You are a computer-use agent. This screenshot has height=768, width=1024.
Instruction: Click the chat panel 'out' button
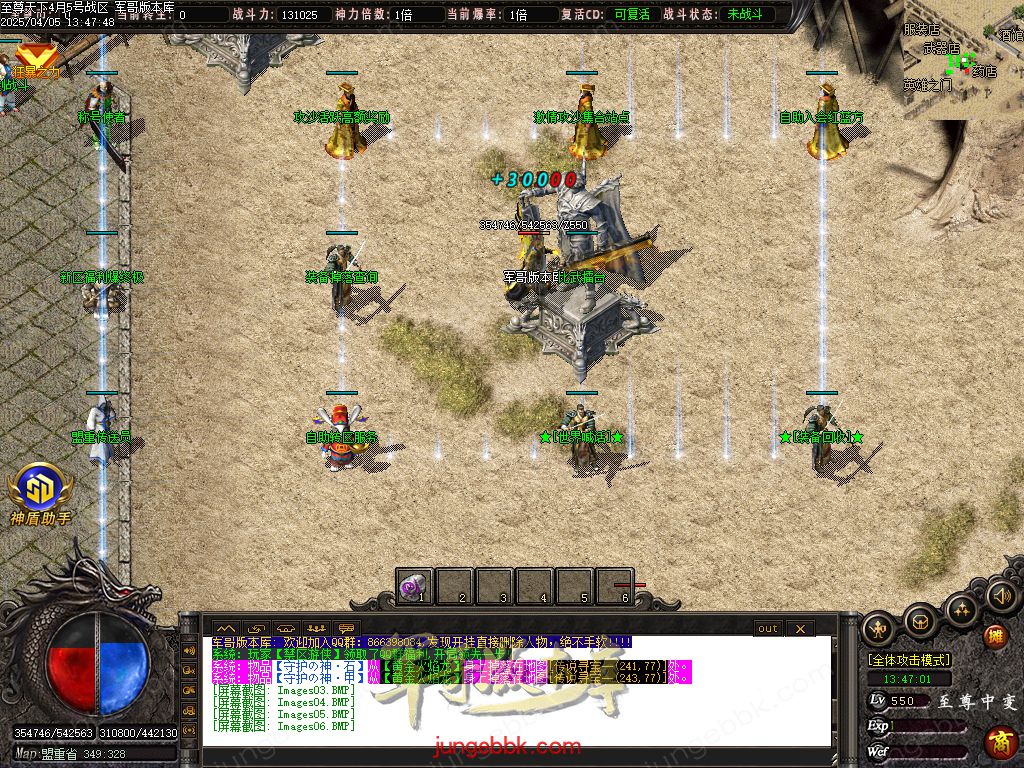click(767, 628)
